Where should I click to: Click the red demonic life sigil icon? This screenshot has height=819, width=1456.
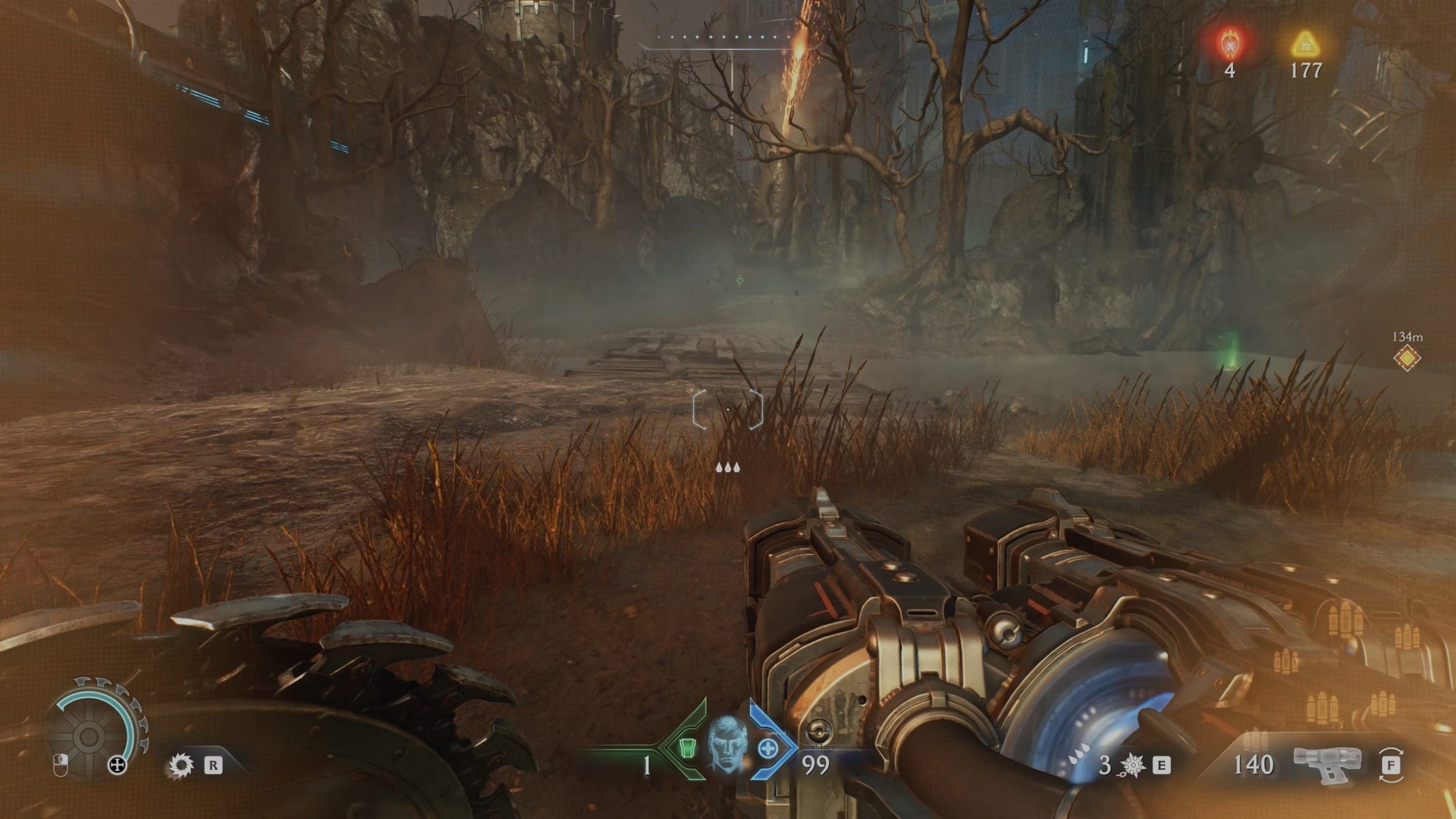(x=1229, y=44)
